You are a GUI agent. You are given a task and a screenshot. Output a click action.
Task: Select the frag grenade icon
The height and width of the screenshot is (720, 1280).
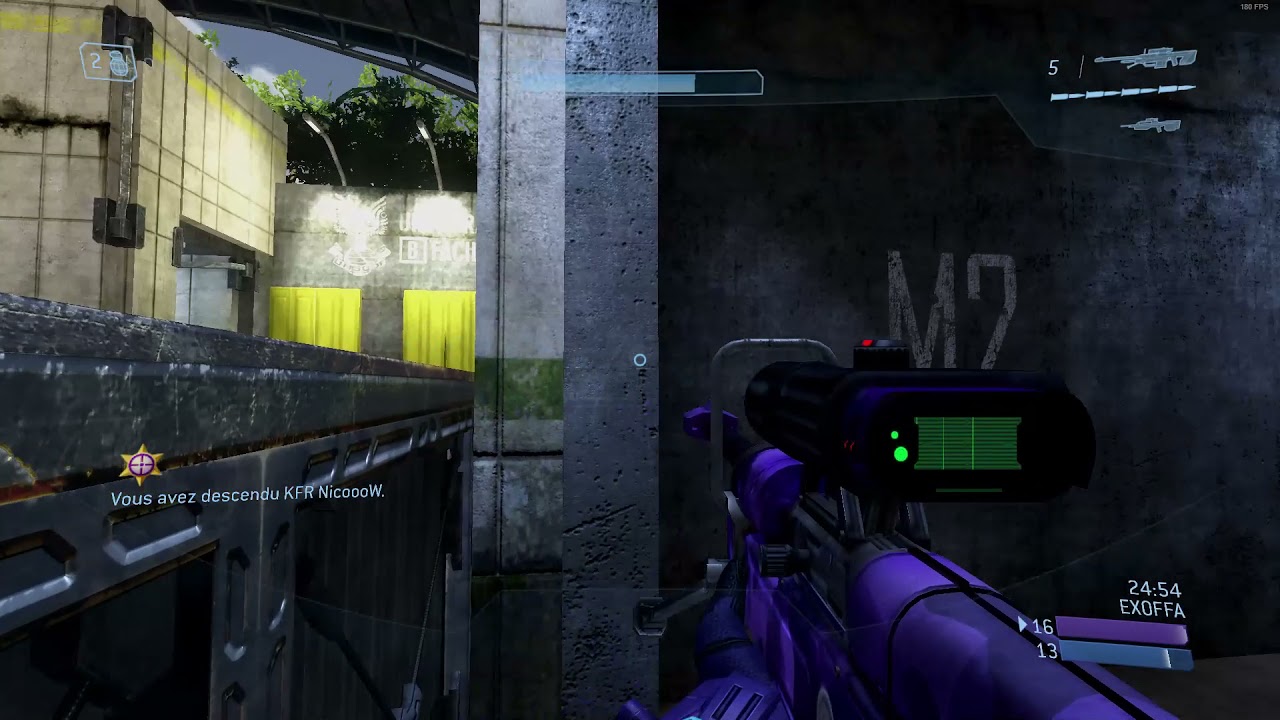(x=118, y=64)
